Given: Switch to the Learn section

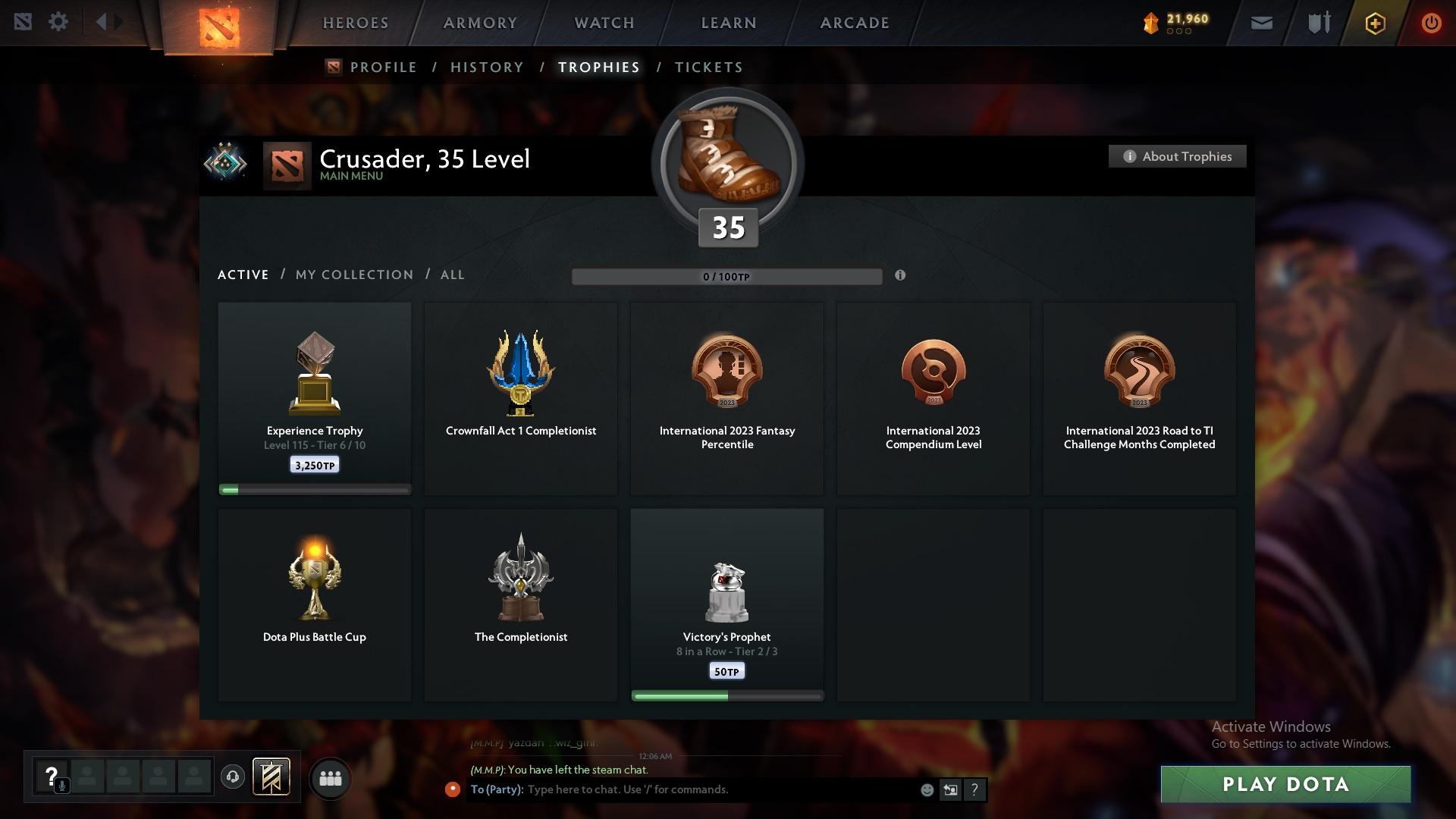Looking at the screenshot, I should (x=729, y=23).
